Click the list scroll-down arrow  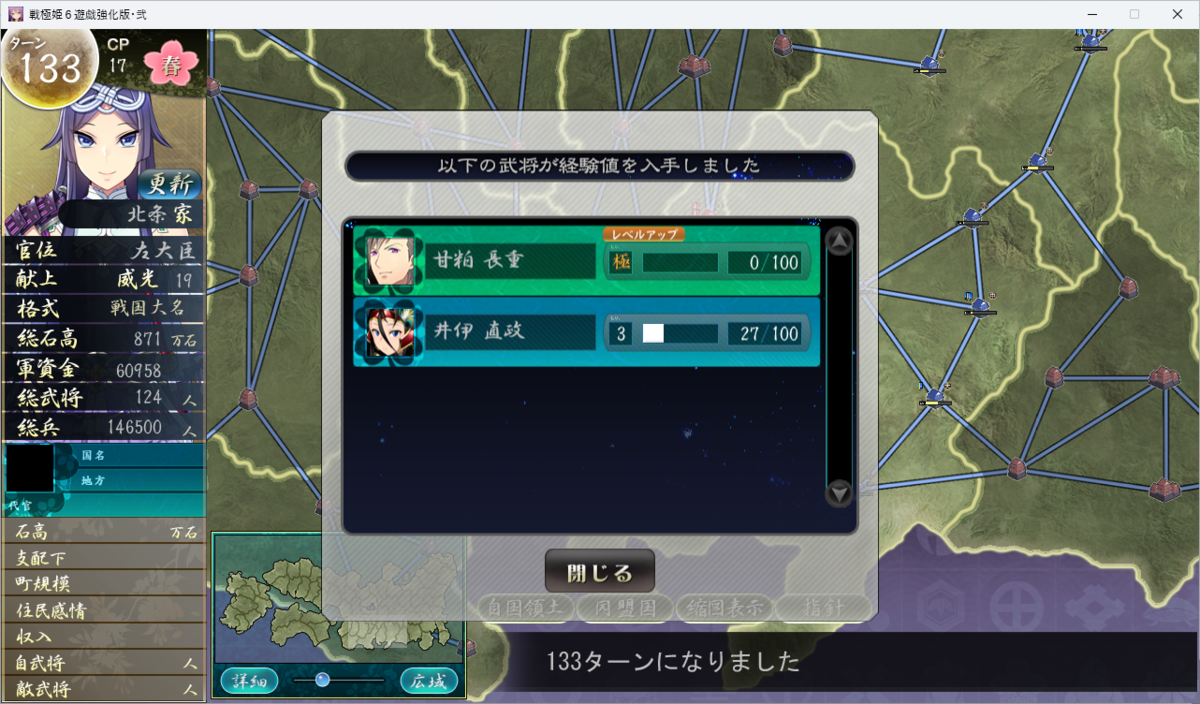[839, 492]
